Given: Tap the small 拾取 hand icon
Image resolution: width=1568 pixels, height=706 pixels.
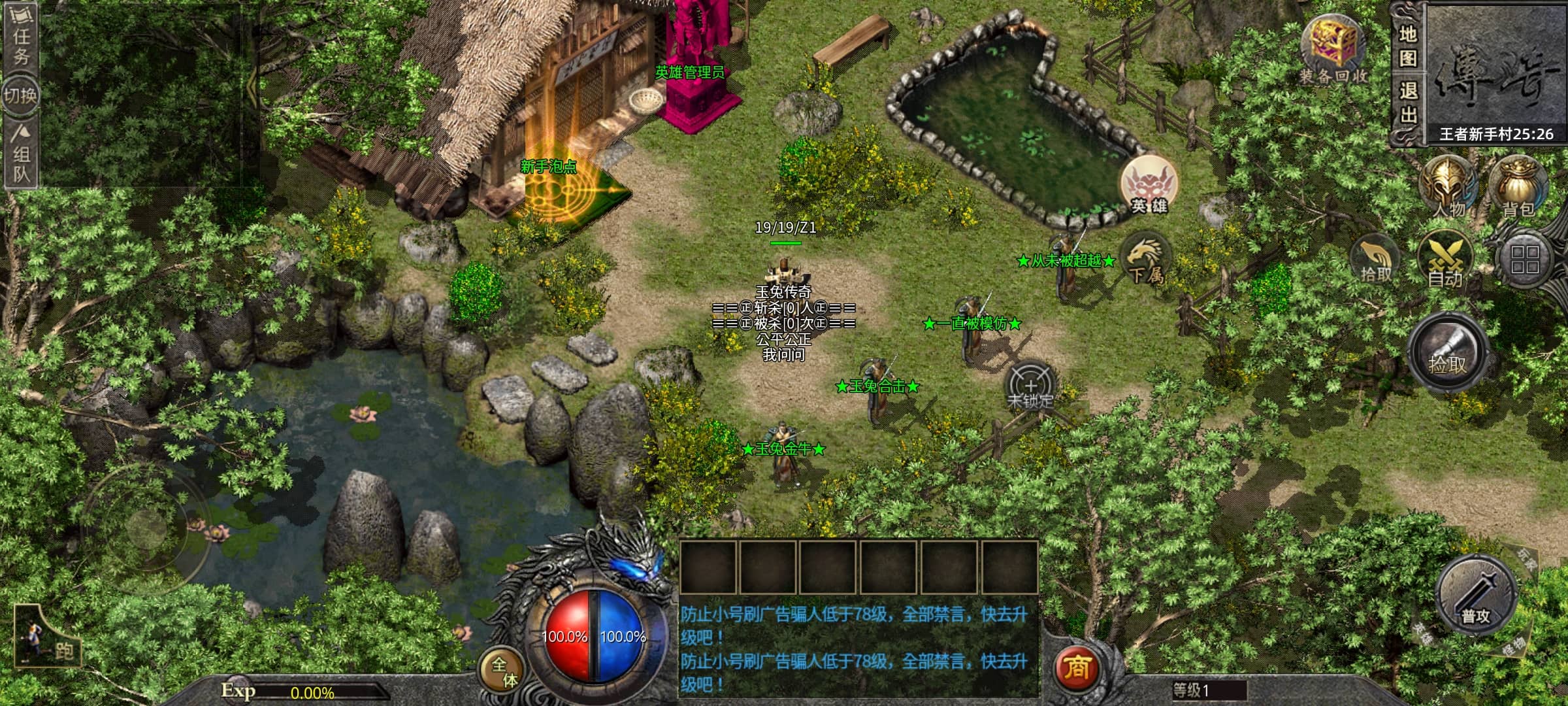Looking at the screenshot, I should (x=1375, y=261).
